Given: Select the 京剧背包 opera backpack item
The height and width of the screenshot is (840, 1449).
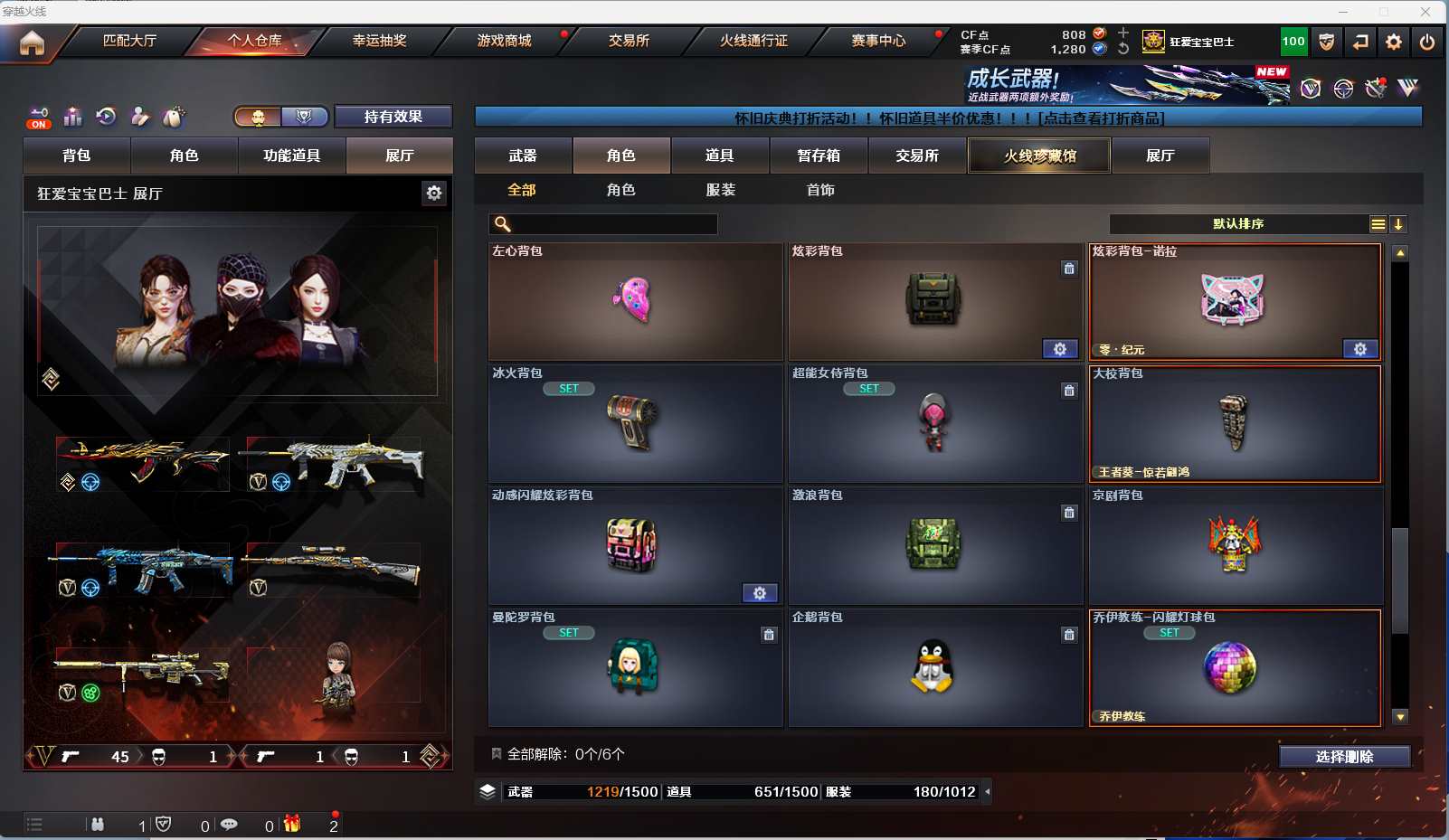Looking at the screenshot, I should [1235, 546].
